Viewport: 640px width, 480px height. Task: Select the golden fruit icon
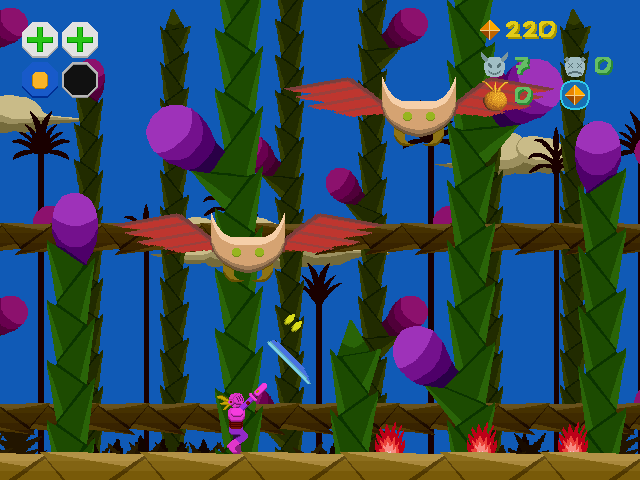(495, 96)
